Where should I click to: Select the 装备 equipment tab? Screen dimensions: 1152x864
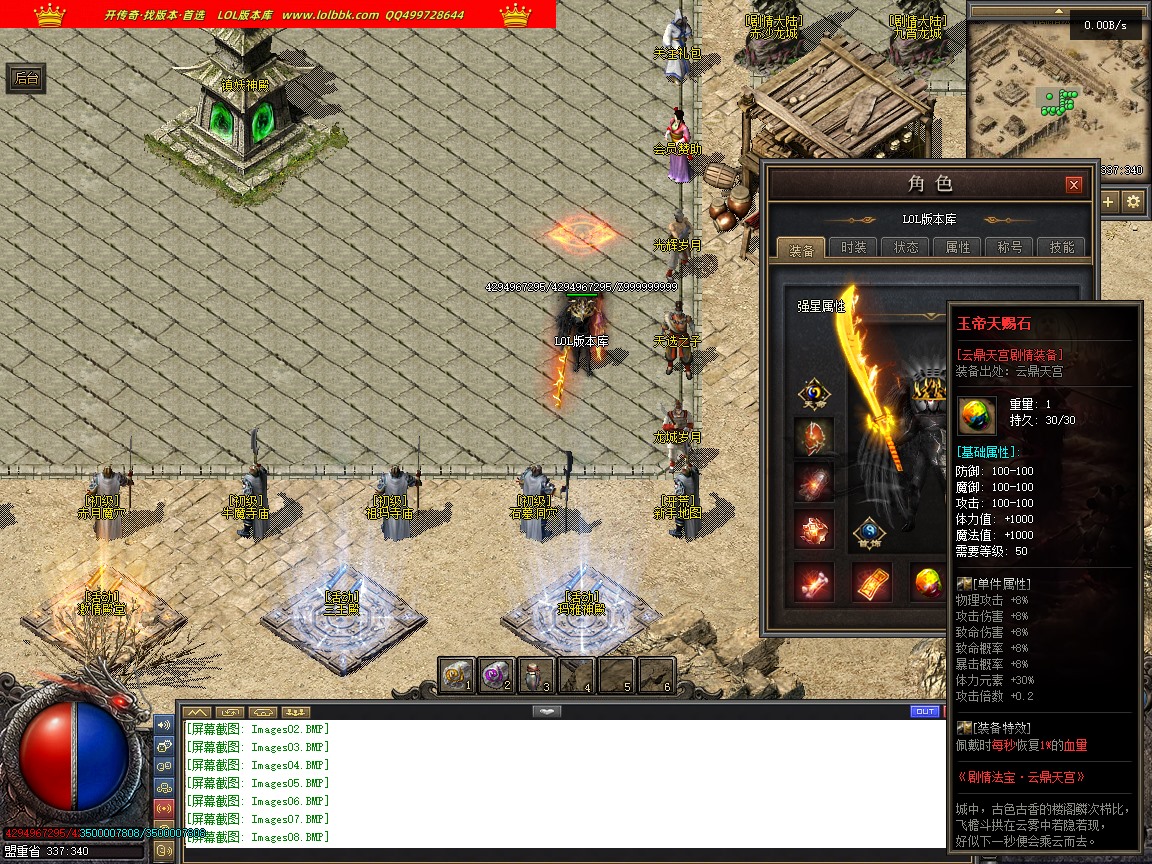[x=802, y=248]
